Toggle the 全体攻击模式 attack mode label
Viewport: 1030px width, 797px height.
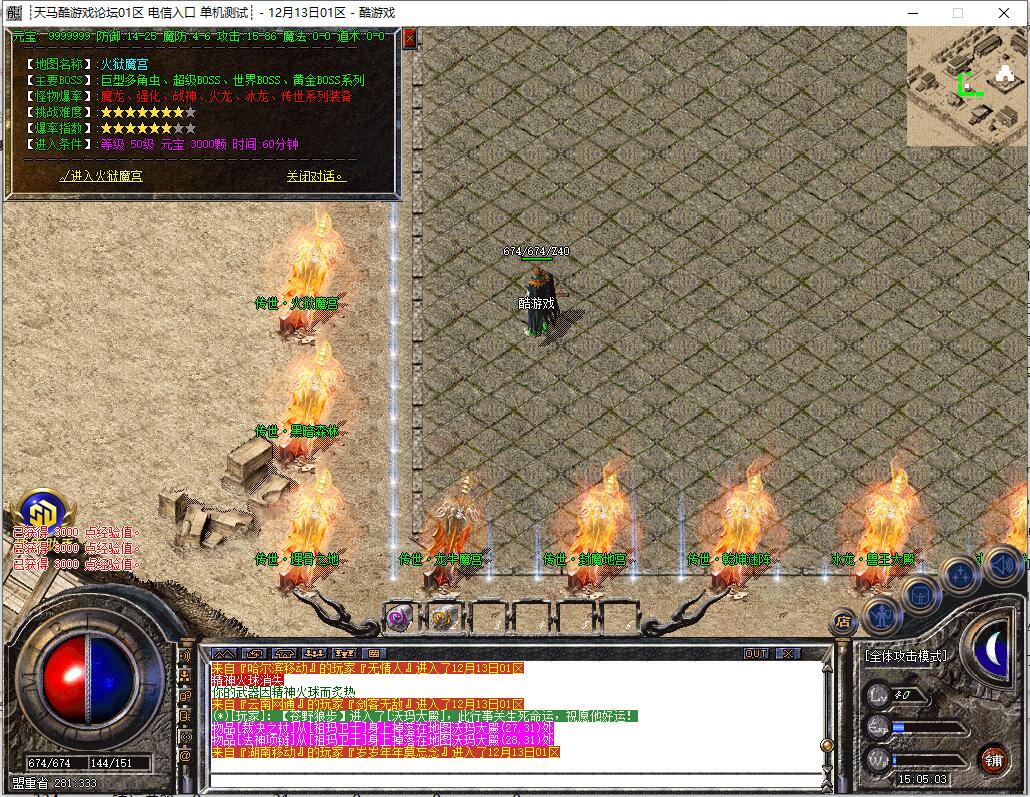click(x=906, y=656)
